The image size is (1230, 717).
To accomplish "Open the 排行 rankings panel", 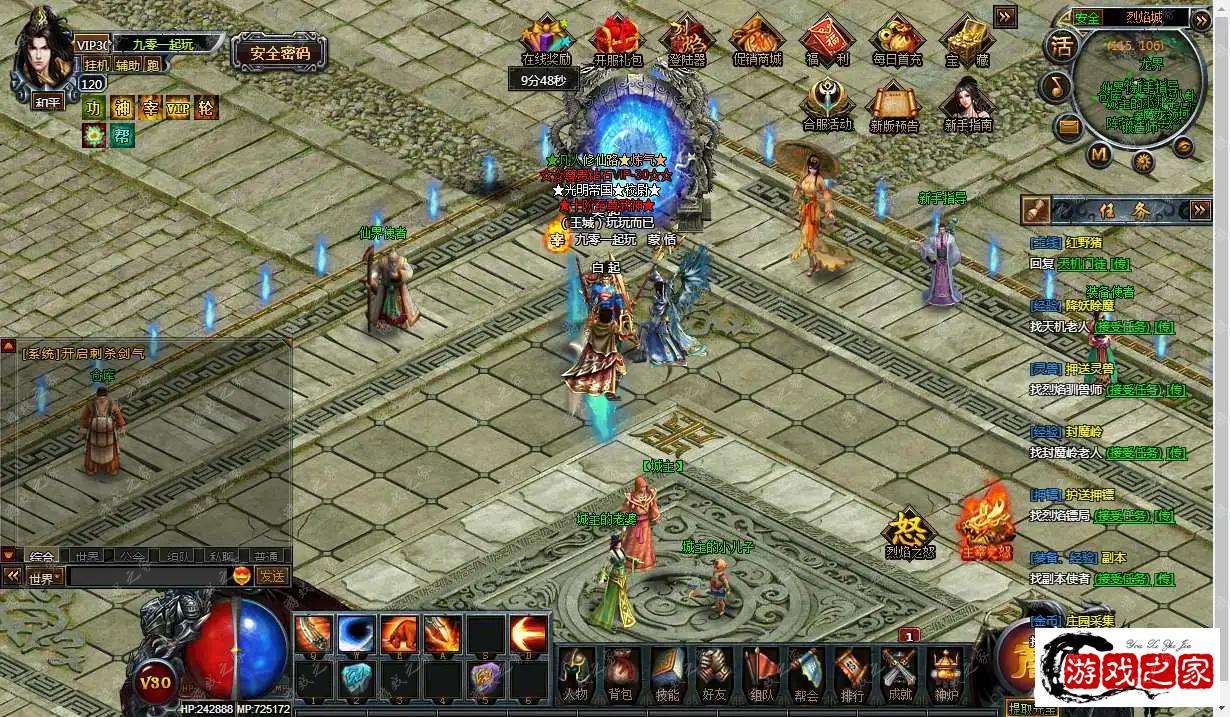I will pos(852,672).
